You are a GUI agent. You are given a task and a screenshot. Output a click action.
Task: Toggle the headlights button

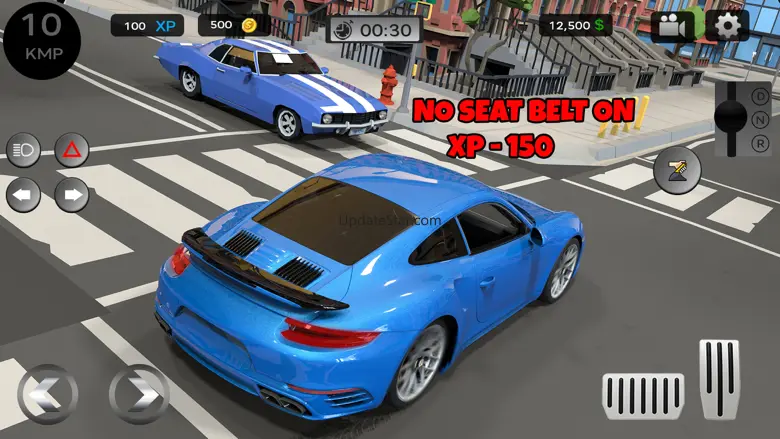23,152
